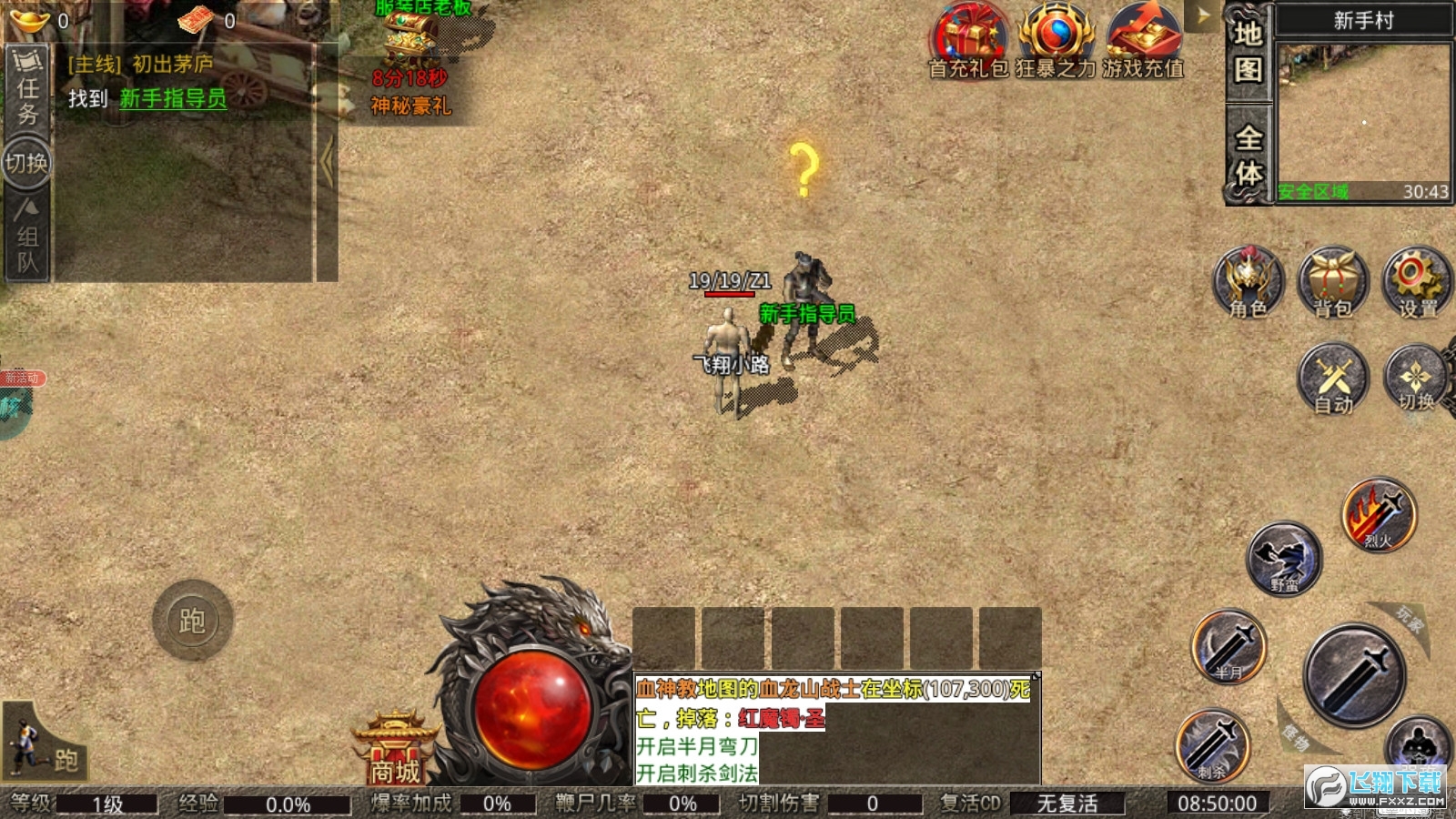Select the 任务 quest tab
Viewport: 1456px width, 819px height.
27,89
